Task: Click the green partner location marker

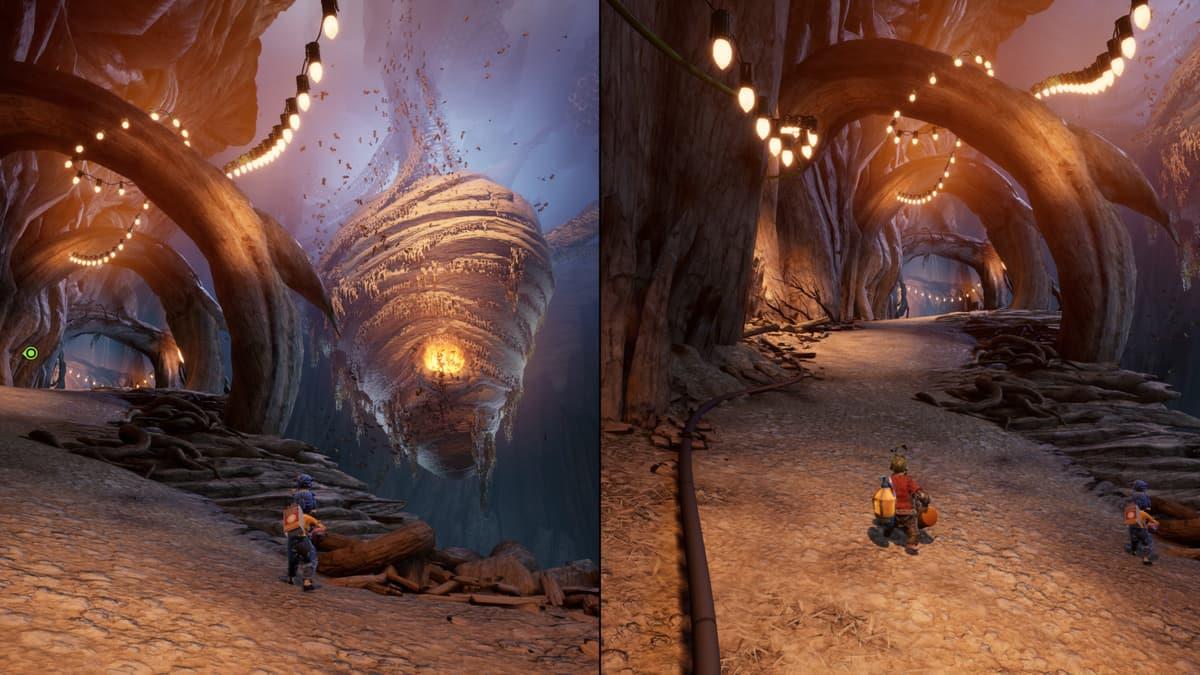Action: click(x=30, y=353)
